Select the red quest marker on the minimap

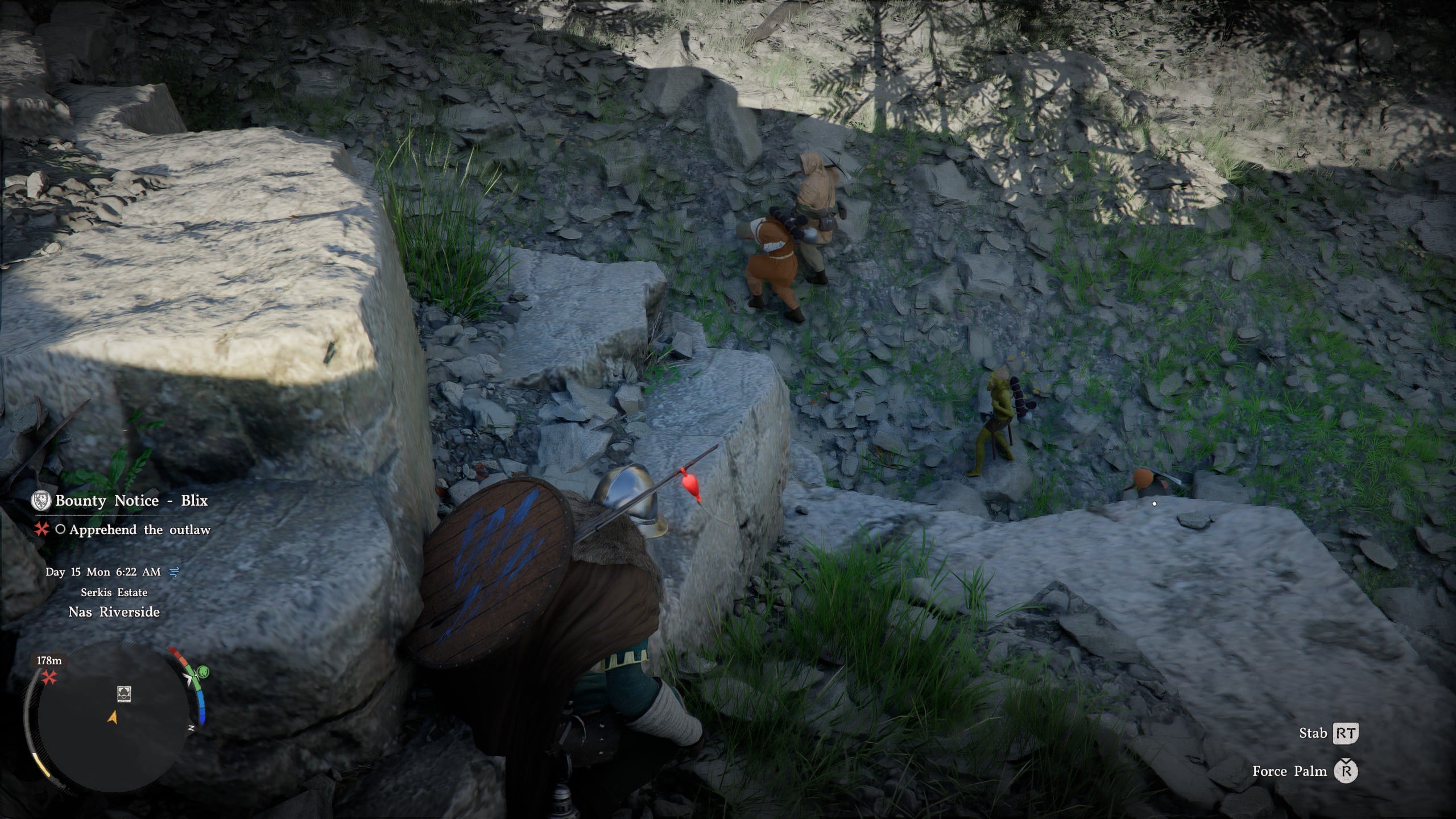[x=49, y=677]
